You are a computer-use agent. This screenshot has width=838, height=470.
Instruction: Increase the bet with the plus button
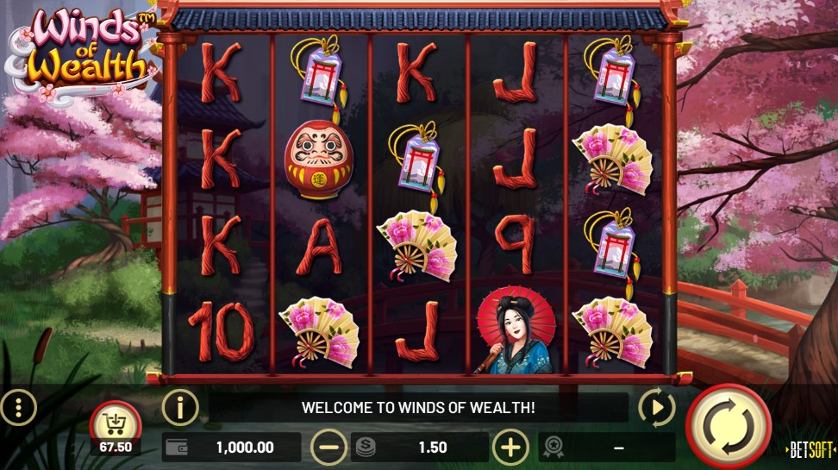pos(511,447)
